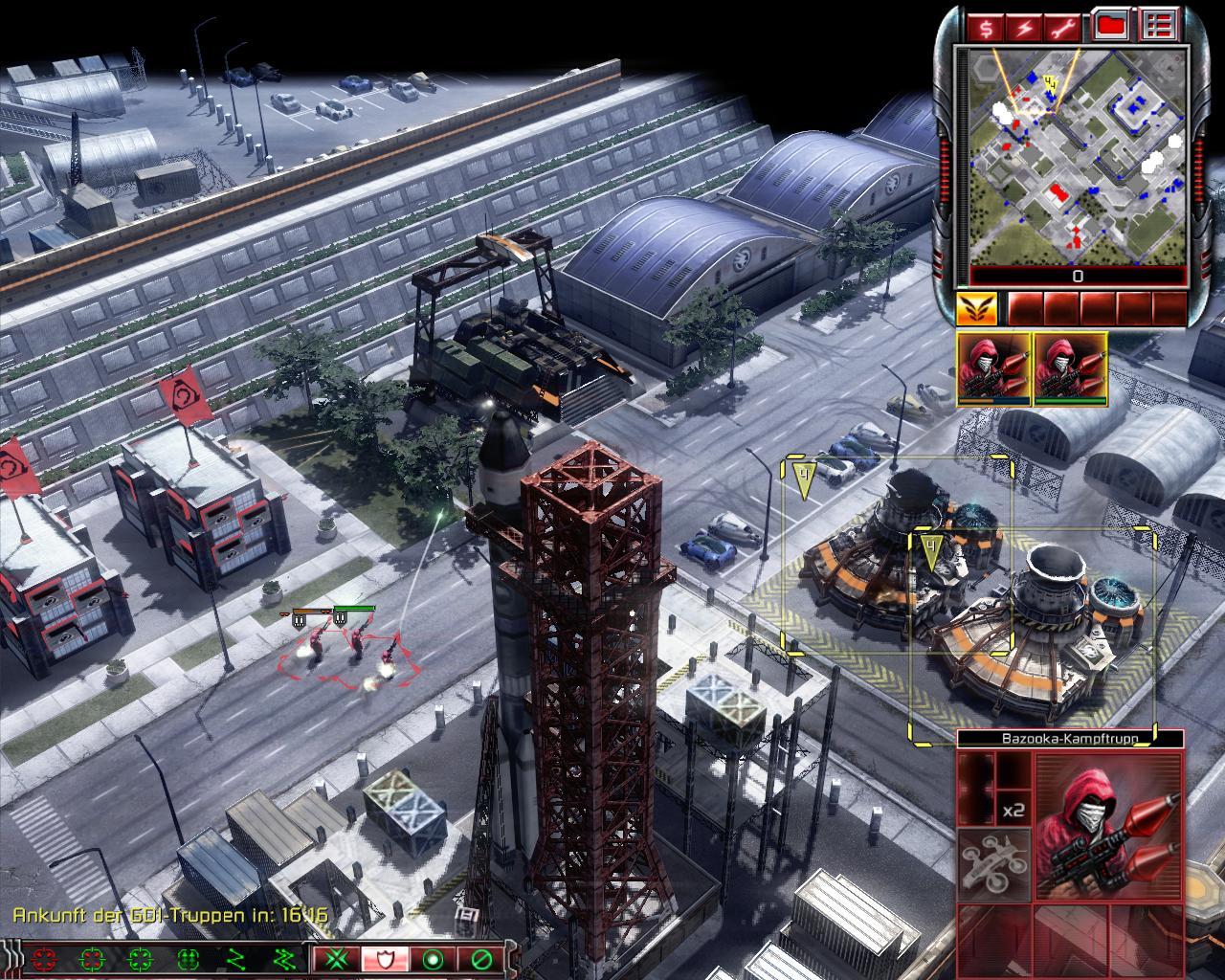This screenshot has height=980, width=1225.
Task: Click the large Bazooka-Kampftrupp unit portrait
Action: click(x=1108, y=826)
